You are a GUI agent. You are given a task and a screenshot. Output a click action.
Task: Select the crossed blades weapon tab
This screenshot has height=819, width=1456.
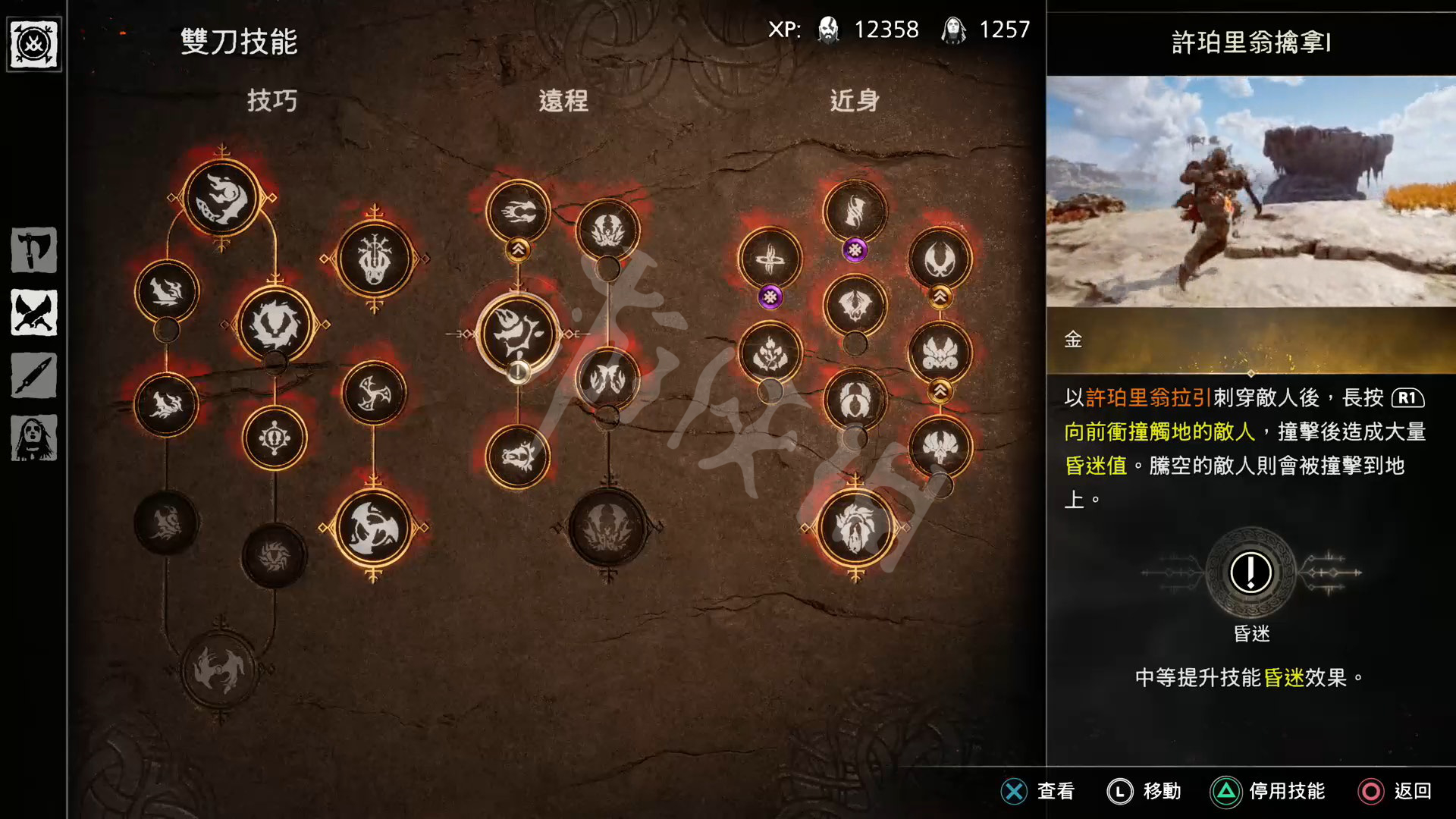34,312
